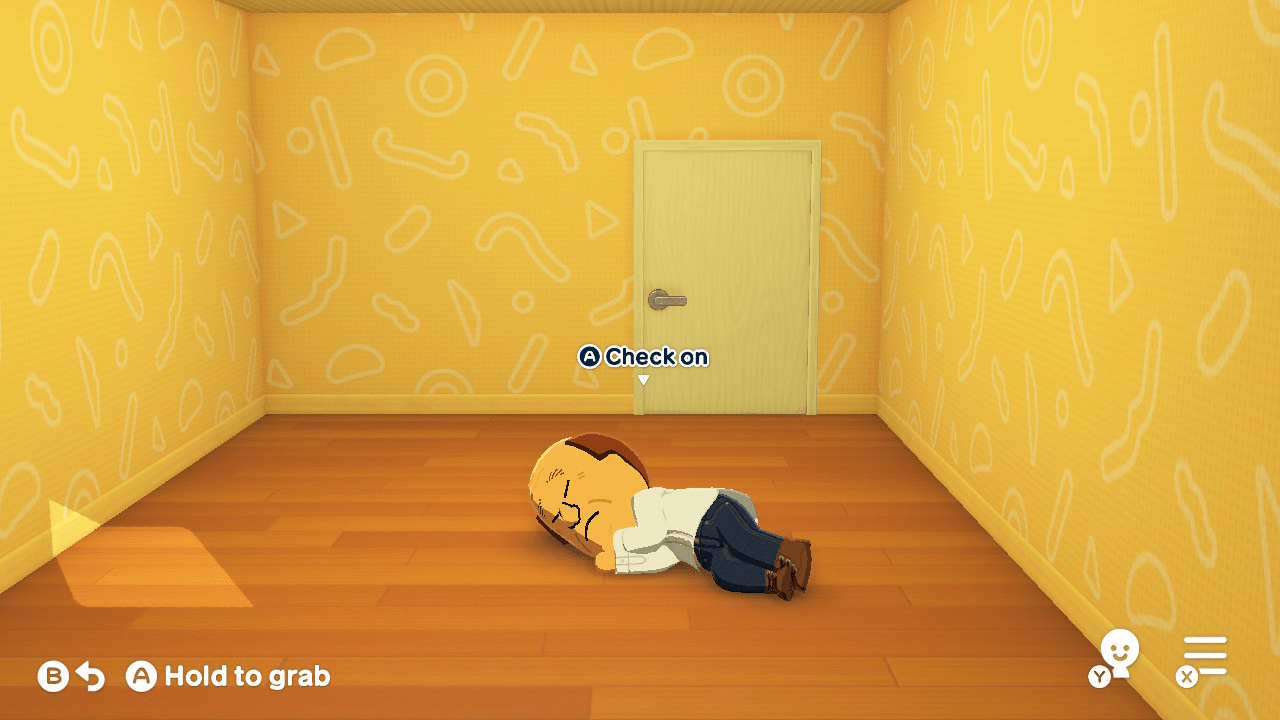The image size is (1280, 720).
Task: Click the downward triangle below the Check on prompt
Action: click(x=645, y=379)
